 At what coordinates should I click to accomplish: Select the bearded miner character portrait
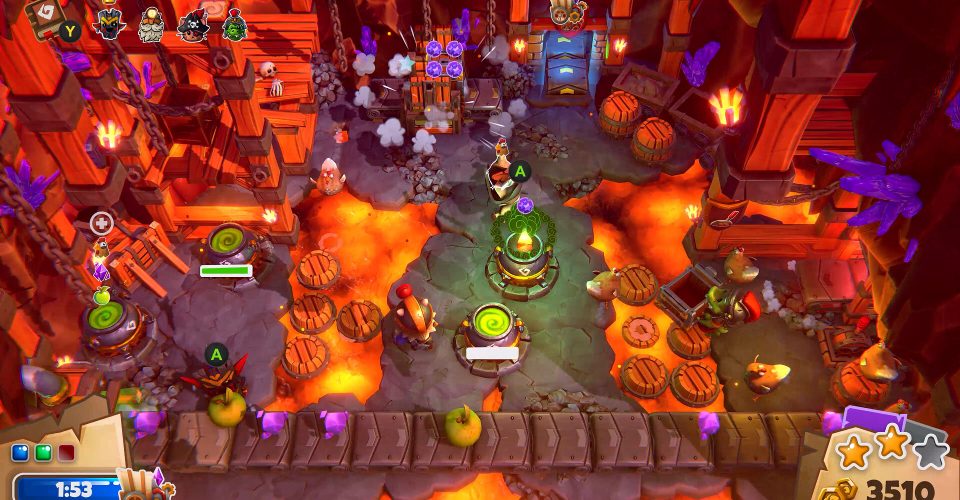point(150,24)
